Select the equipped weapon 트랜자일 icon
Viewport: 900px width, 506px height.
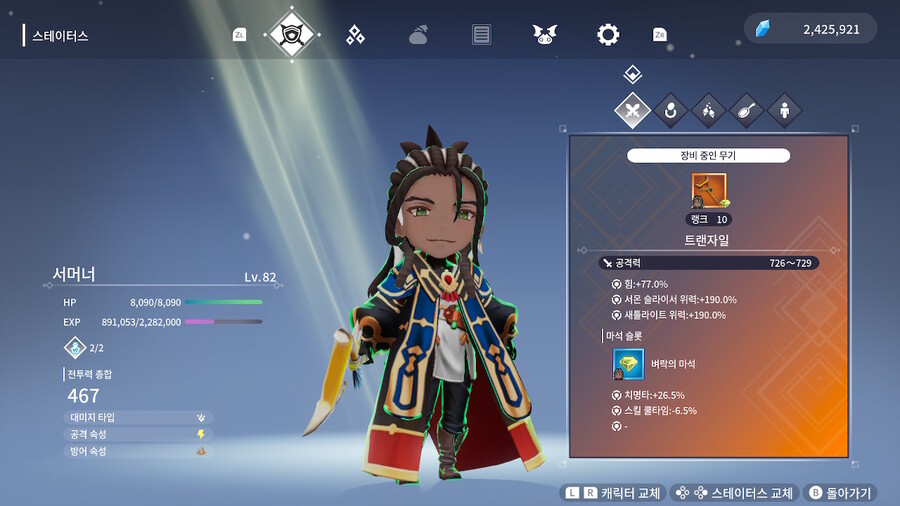(709, 190)
